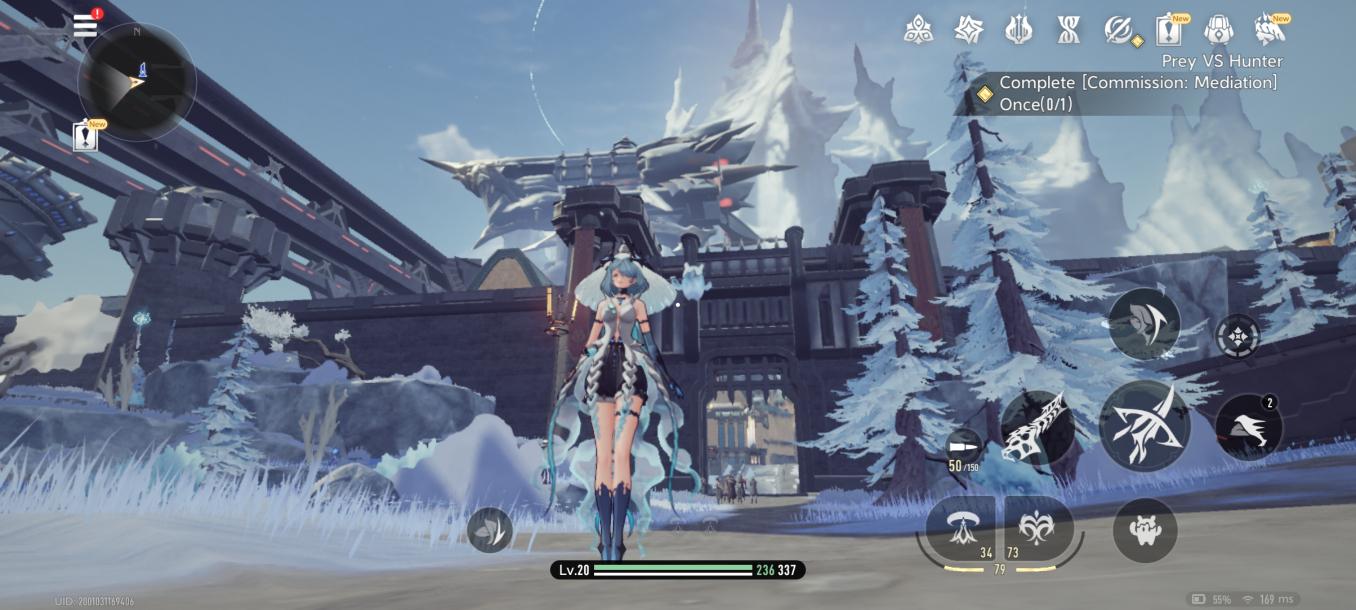Image resolution: width=1356 pixels, height=610 pixels.
Task: Open the circular minimap
Action: (x=136, y=81)
